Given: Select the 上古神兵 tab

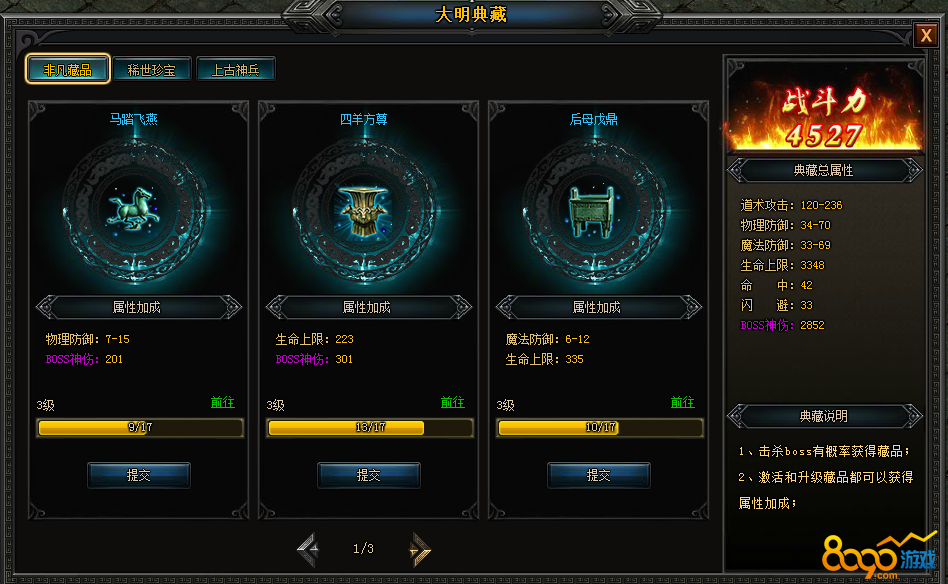Looking at the screenshot, I should pyautogui.click(x=235, y=70).
